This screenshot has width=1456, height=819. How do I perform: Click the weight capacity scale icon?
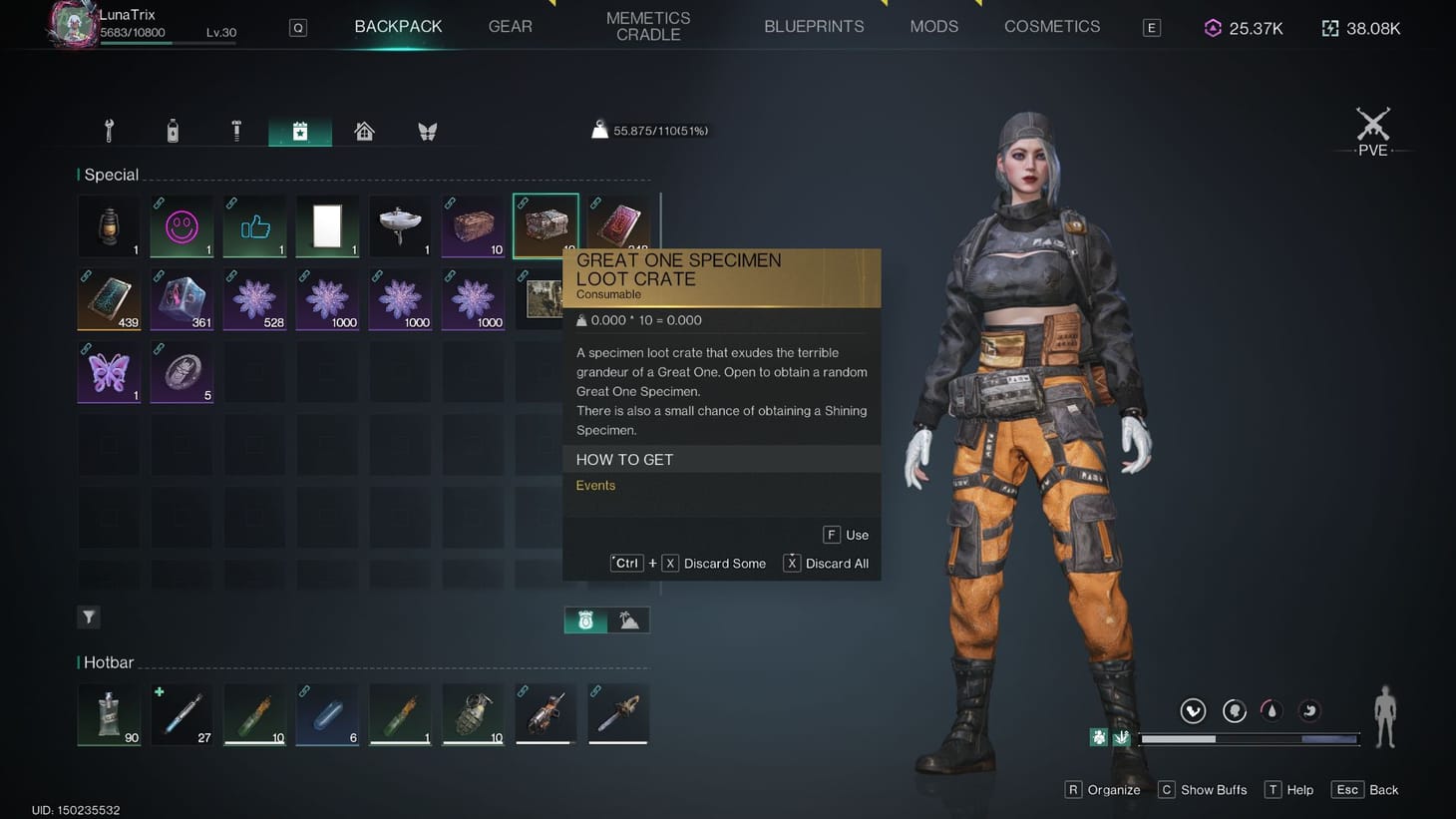click(x=599, y=128)
